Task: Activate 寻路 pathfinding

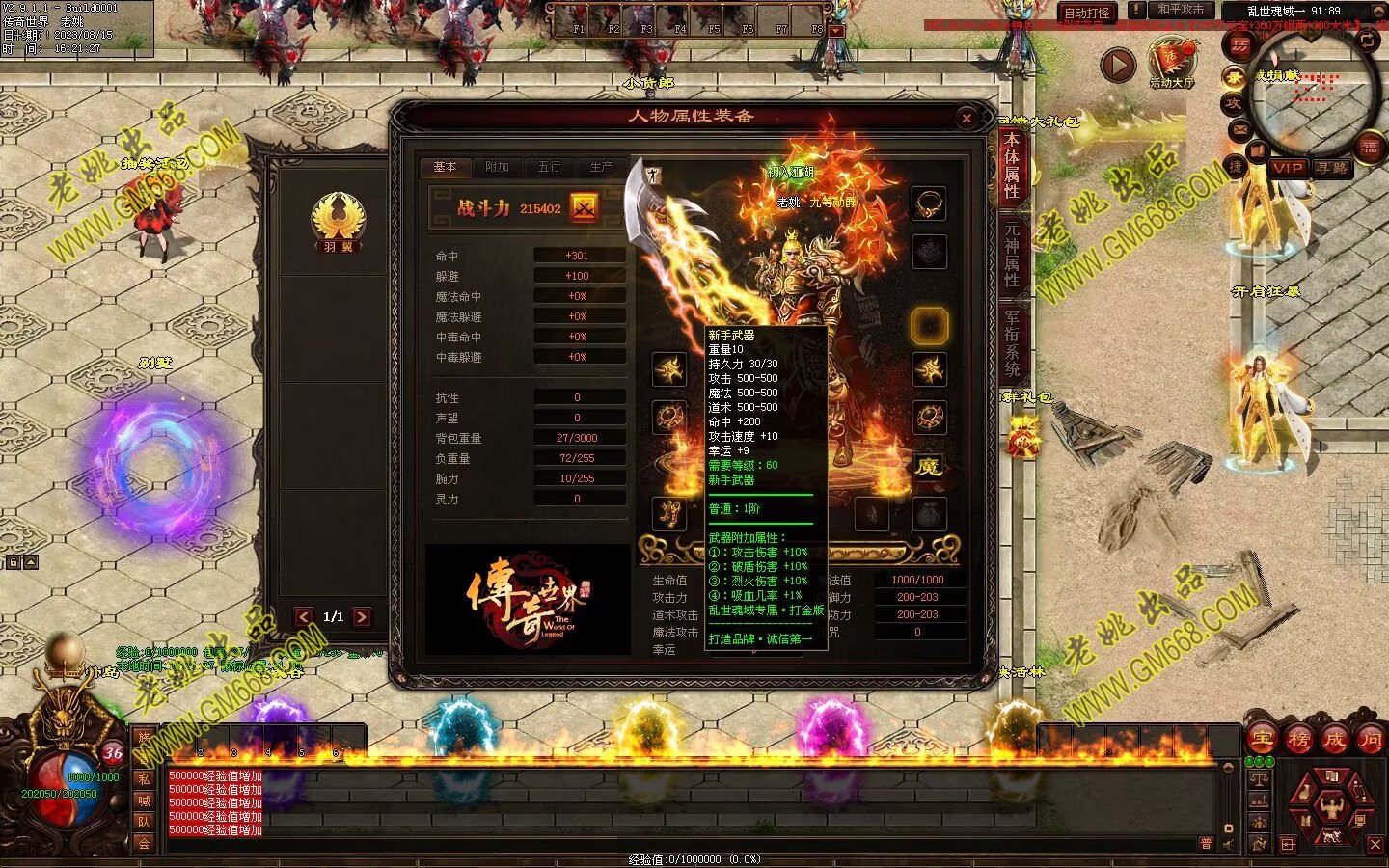Action: (1332, 168)
